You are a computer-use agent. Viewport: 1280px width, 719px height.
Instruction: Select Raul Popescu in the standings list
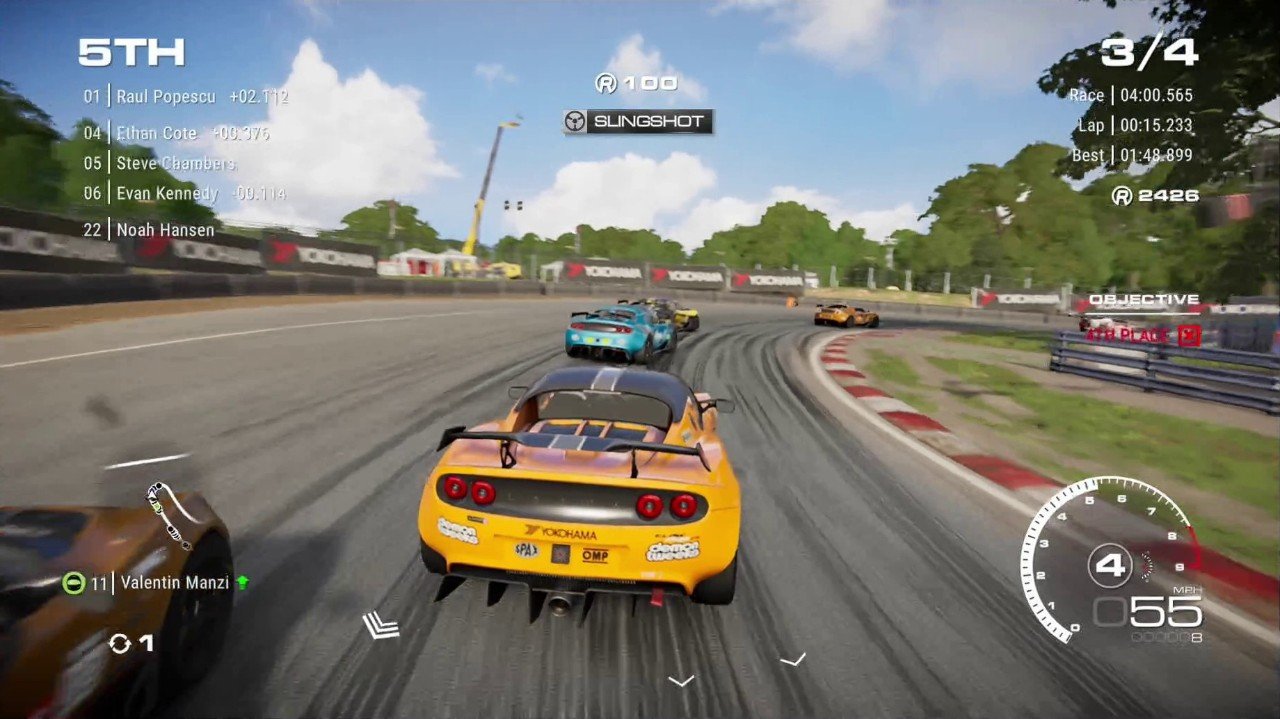pyautogui.click(x=165, y=97)
